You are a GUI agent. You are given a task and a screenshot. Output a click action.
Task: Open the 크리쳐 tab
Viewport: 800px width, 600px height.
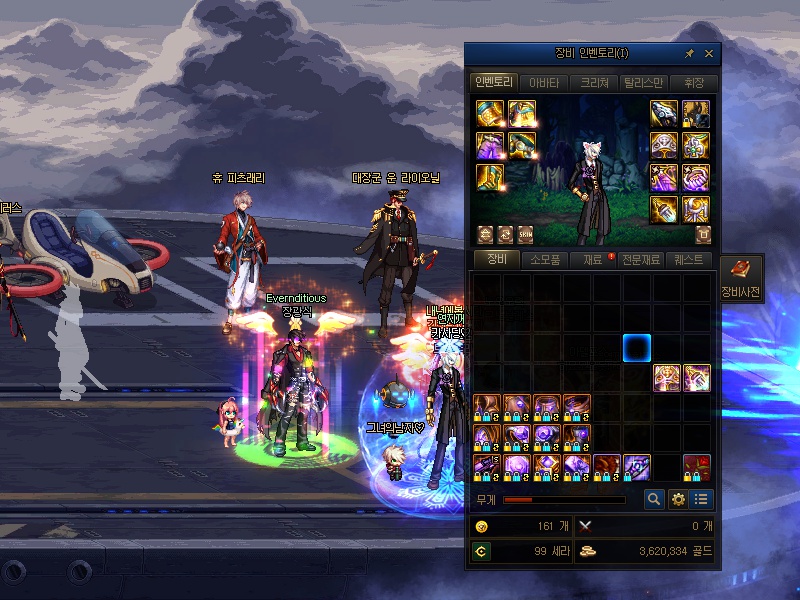[594, 83]
